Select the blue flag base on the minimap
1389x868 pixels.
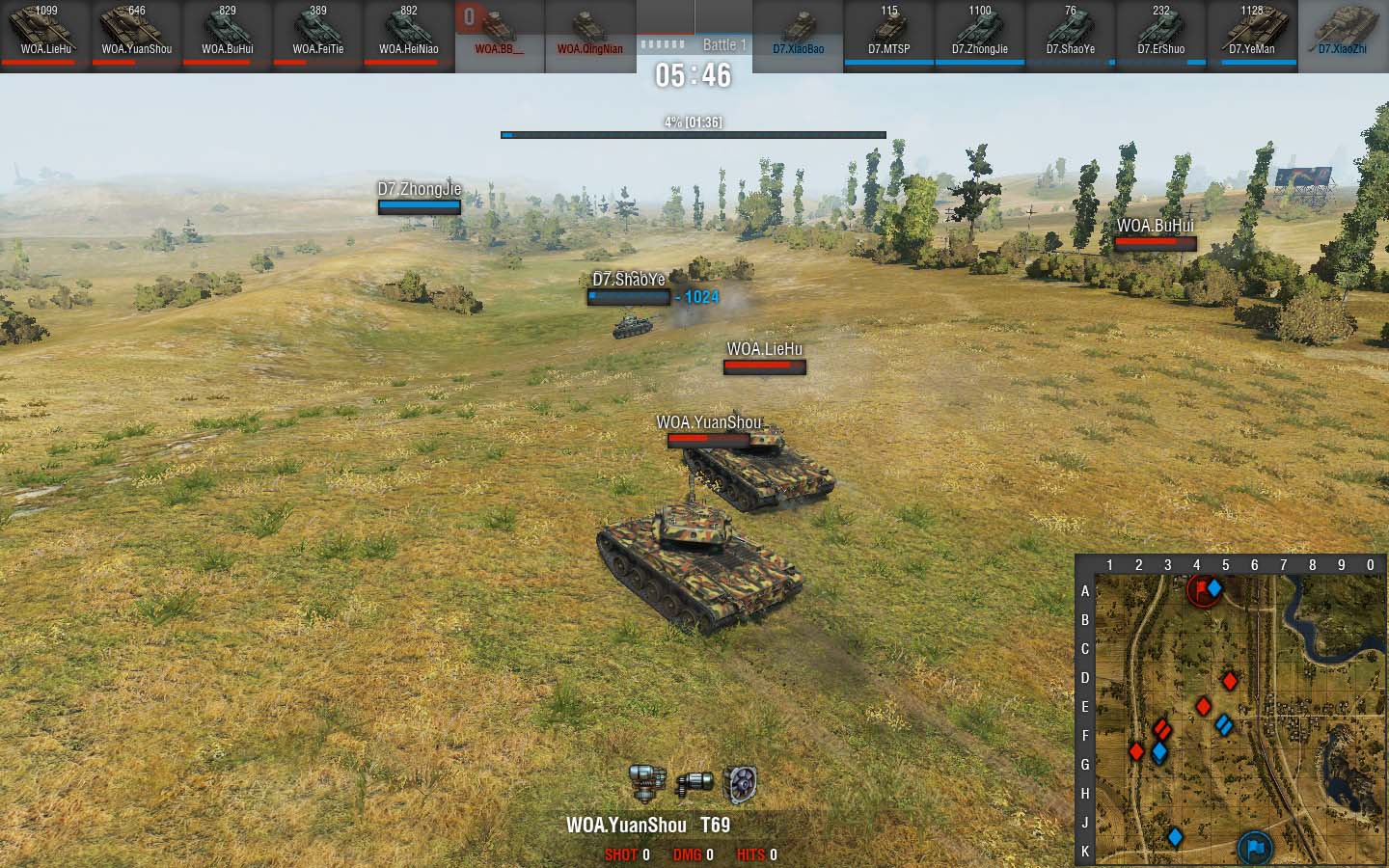(x=1254, y=848)
